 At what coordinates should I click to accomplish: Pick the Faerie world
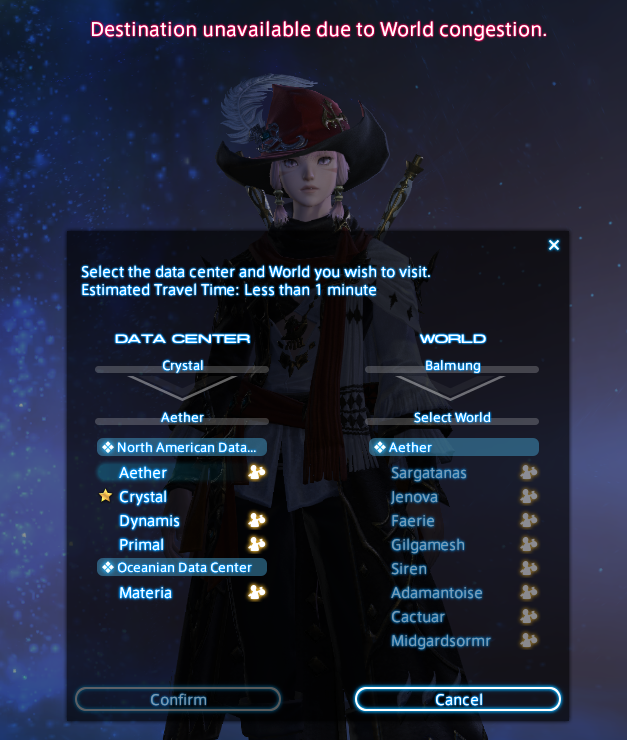coord(413,520)
